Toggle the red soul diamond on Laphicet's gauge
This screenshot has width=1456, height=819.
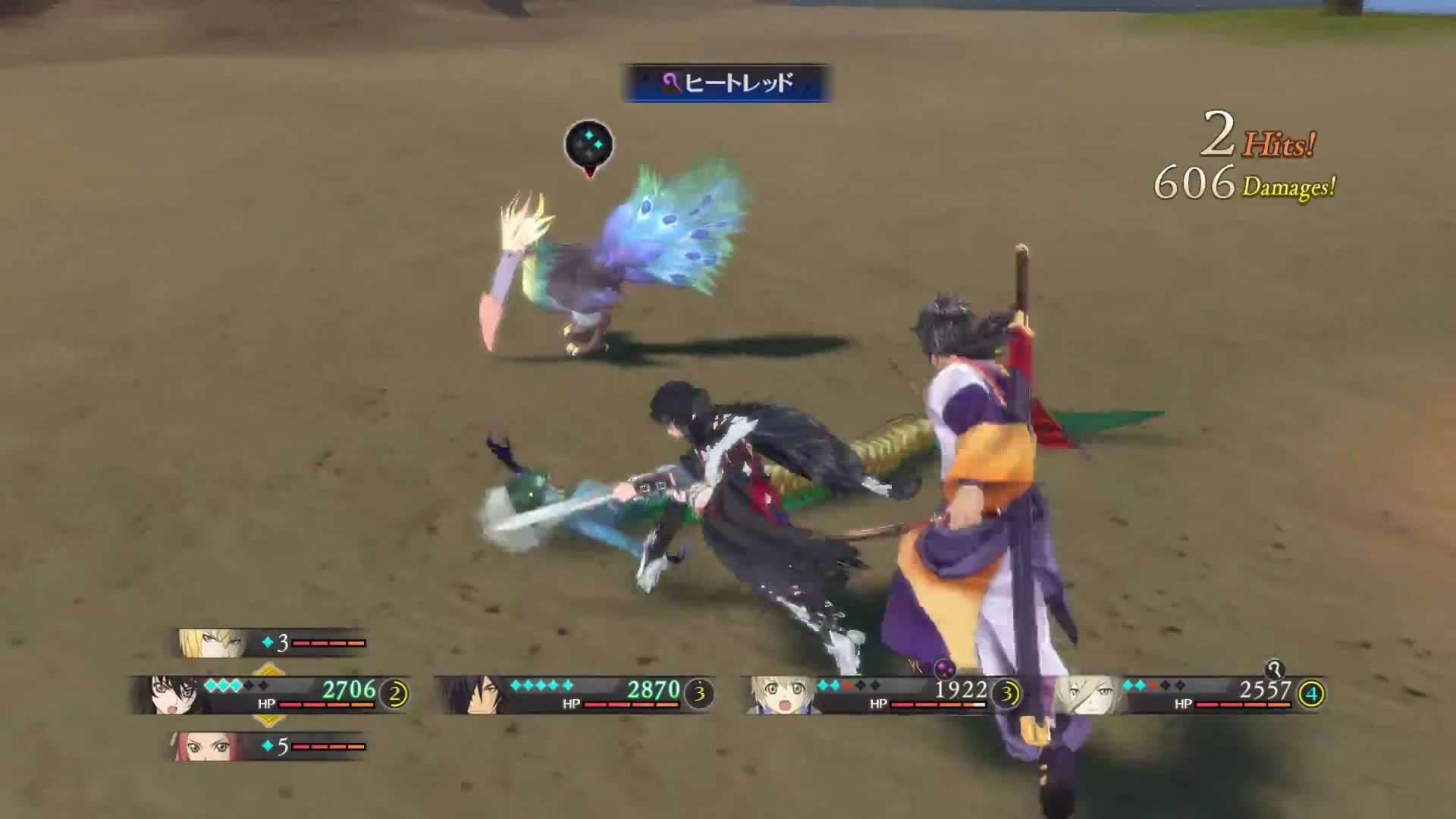847,686
